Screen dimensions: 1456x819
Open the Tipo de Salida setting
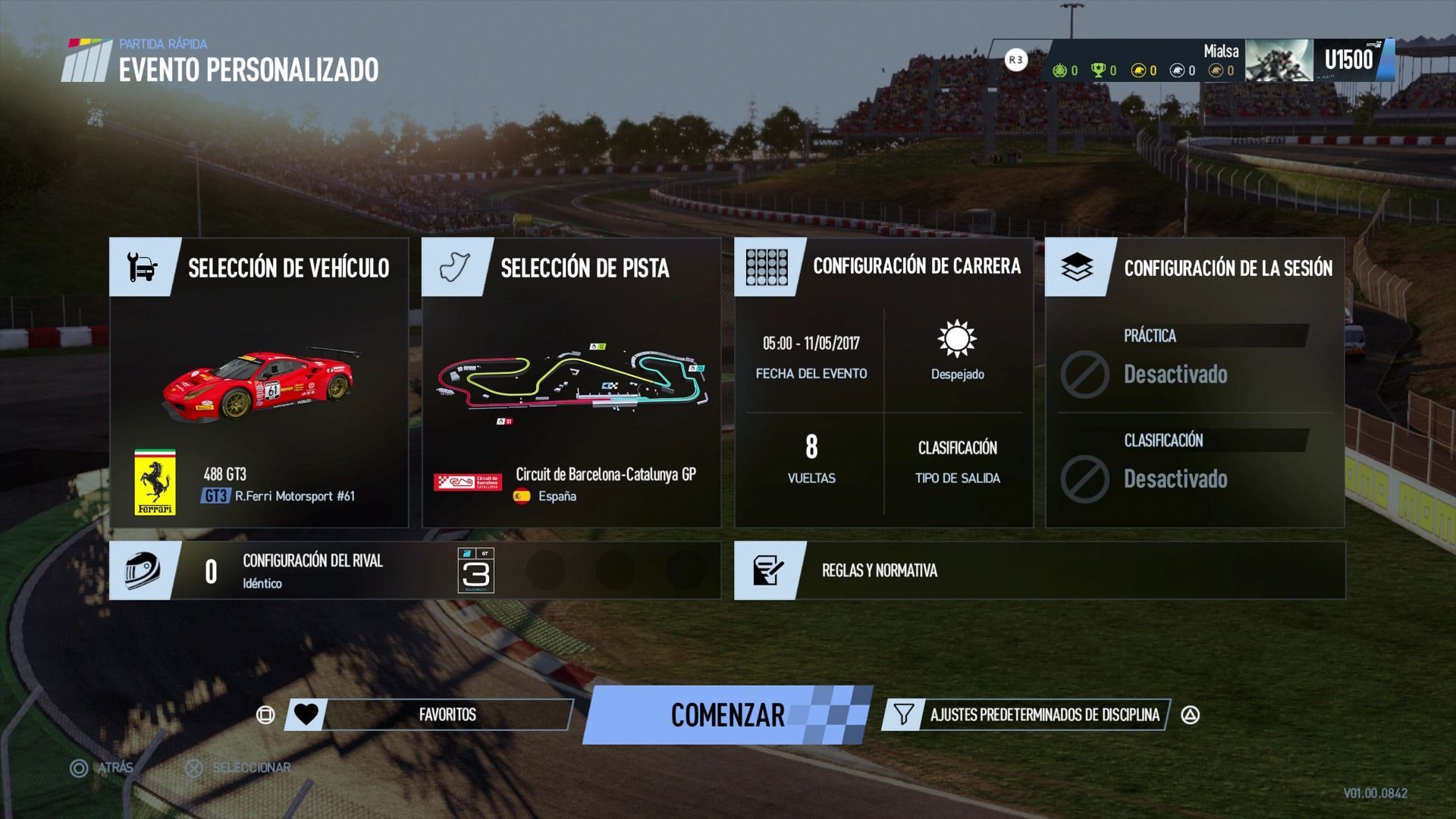[957, 461]
